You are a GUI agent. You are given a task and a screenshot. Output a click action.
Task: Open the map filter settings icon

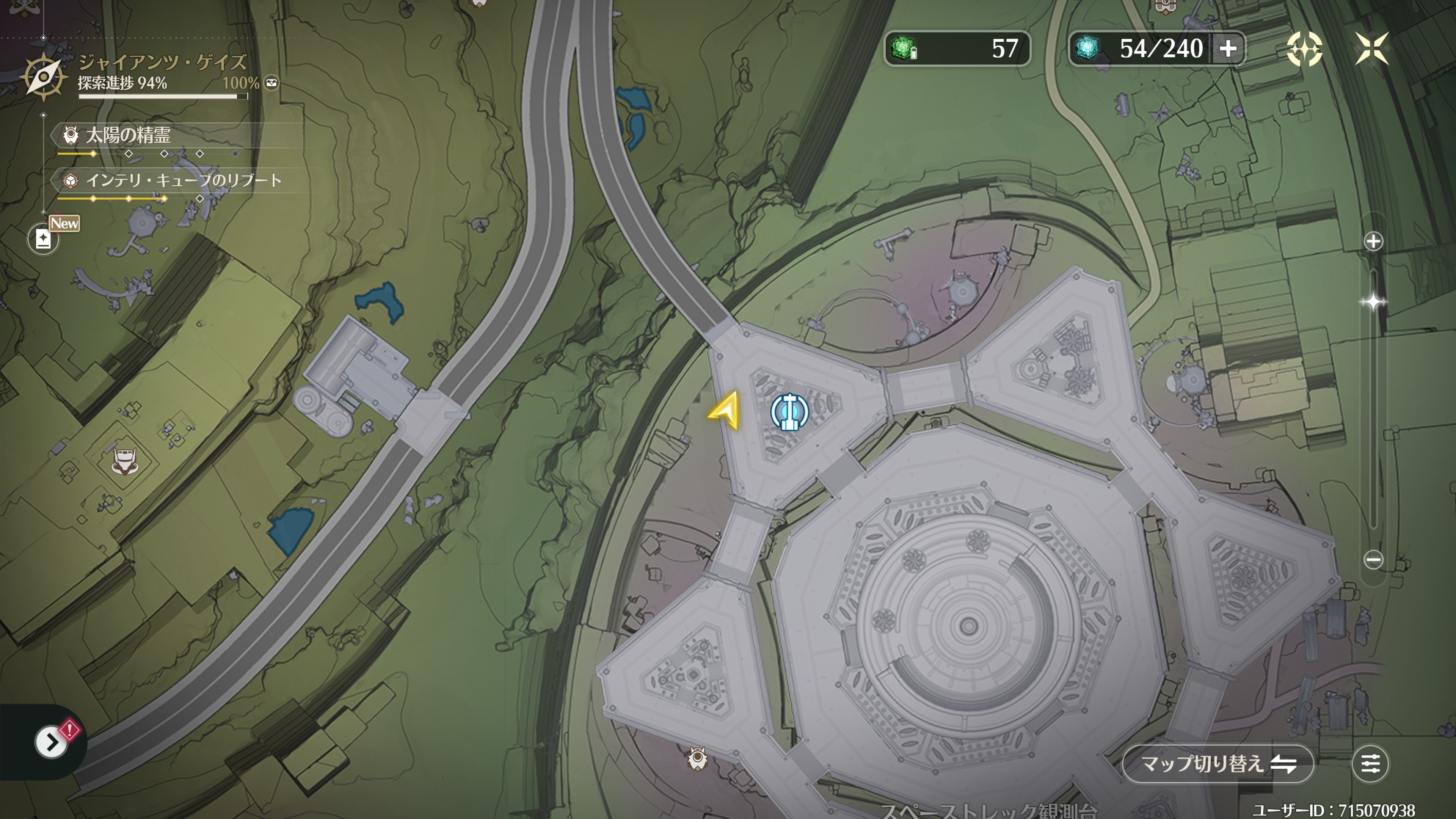click(1370, 764)
